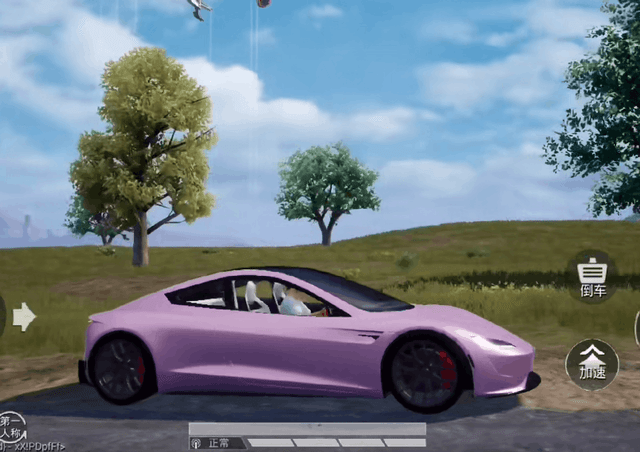The width and height of the screenshot is (640, 452).
Task: Activate the 加速 accelerate button
Action: click(592, 363)
